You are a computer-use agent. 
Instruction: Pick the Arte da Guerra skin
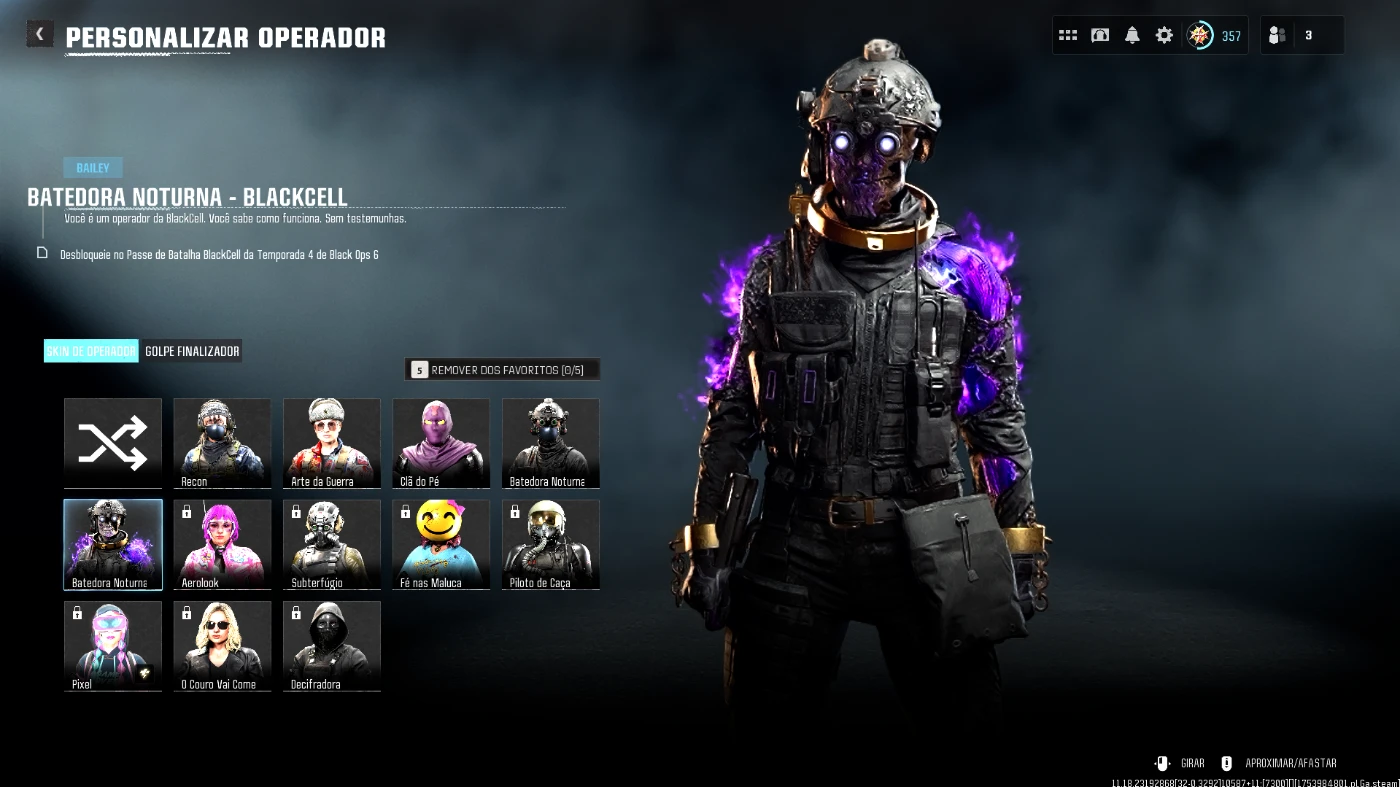click(332, 443)
